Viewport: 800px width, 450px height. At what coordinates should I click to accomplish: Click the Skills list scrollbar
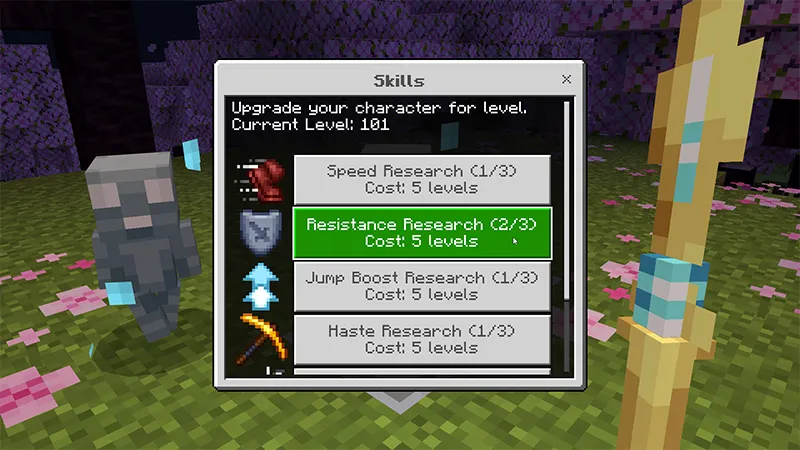tap(567, 200)
